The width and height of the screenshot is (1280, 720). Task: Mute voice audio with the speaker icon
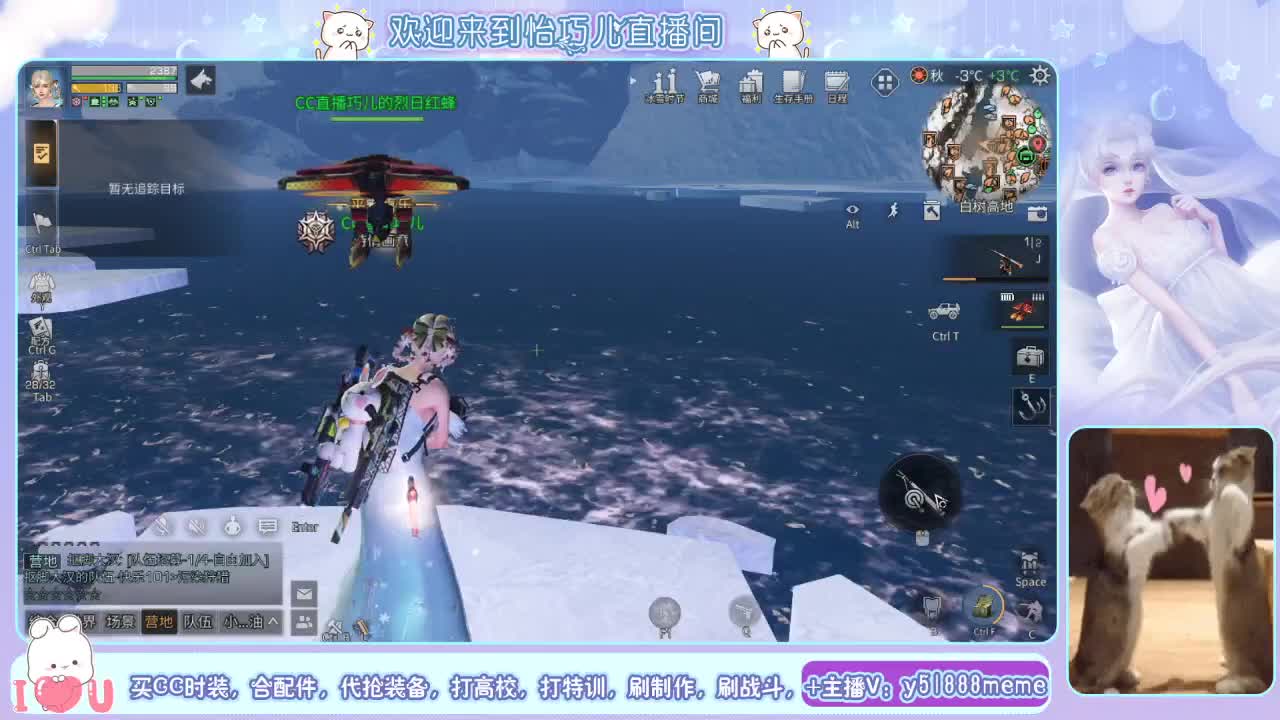tap(196, 525)
